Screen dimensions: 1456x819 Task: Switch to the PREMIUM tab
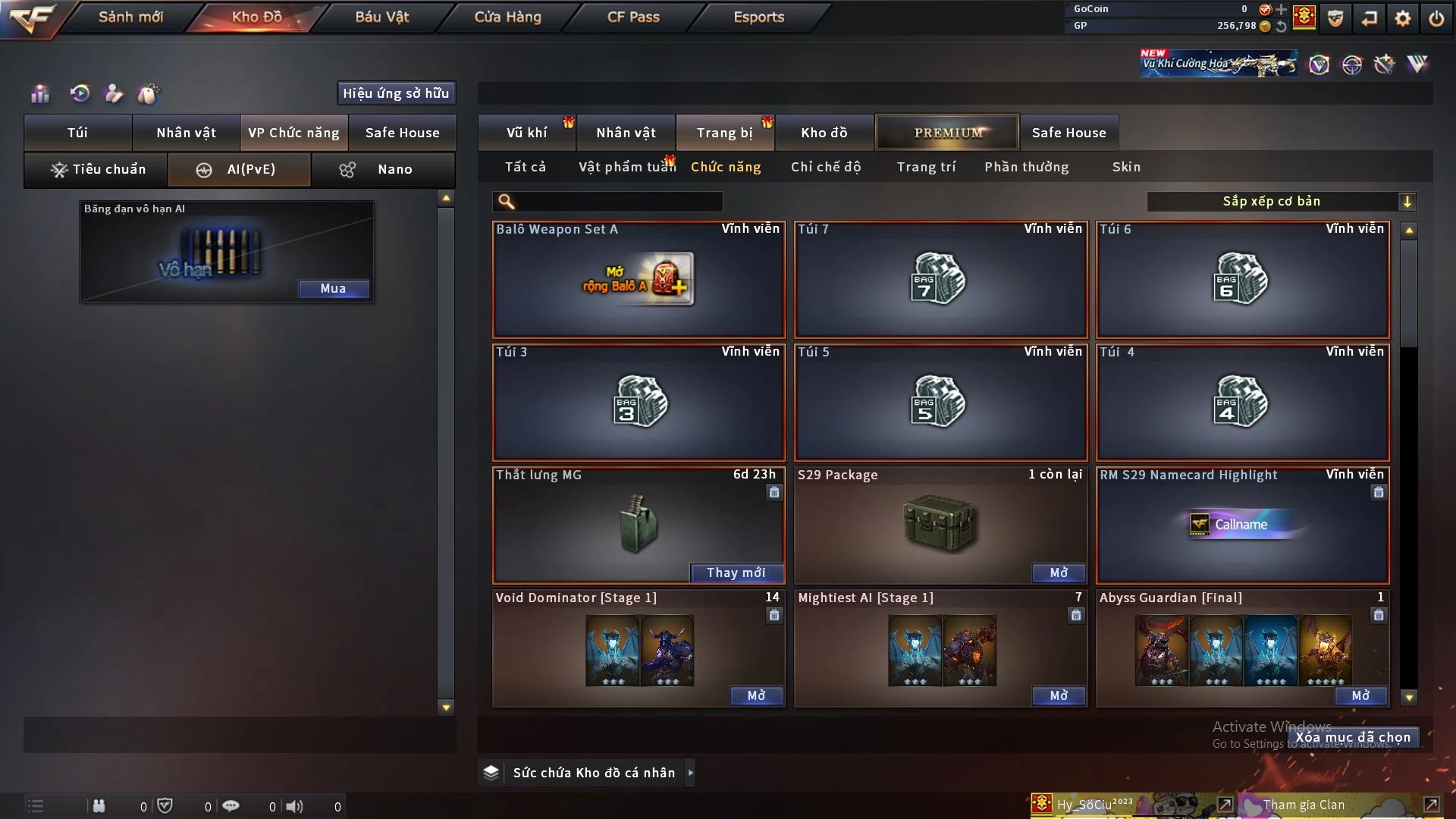point(947,133)
